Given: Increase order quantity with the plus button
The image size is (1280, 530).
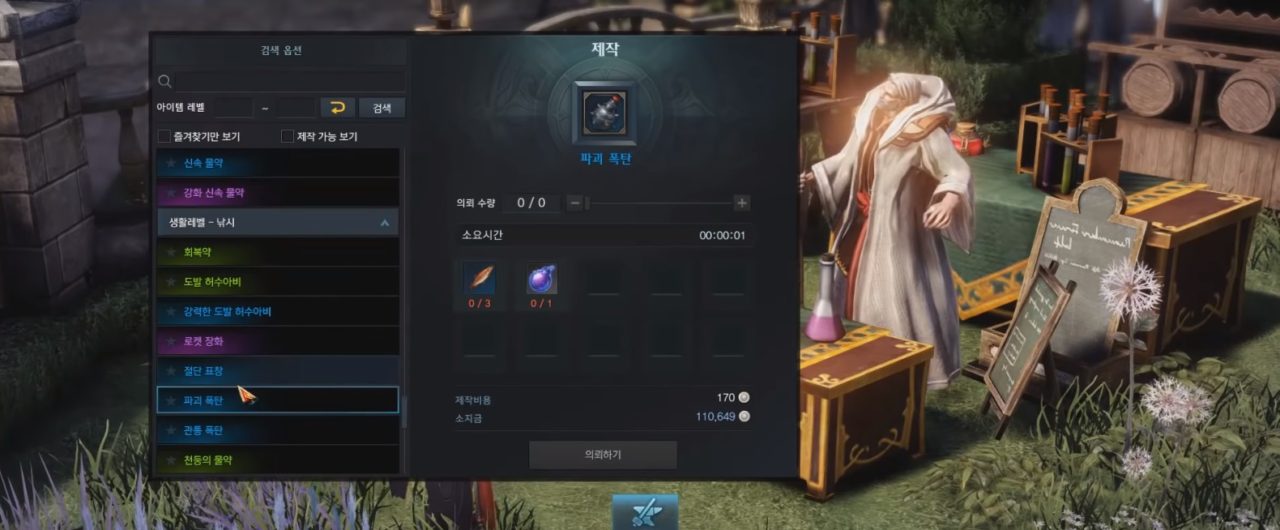Looking at the screenshot, I should tap(742, 203).
